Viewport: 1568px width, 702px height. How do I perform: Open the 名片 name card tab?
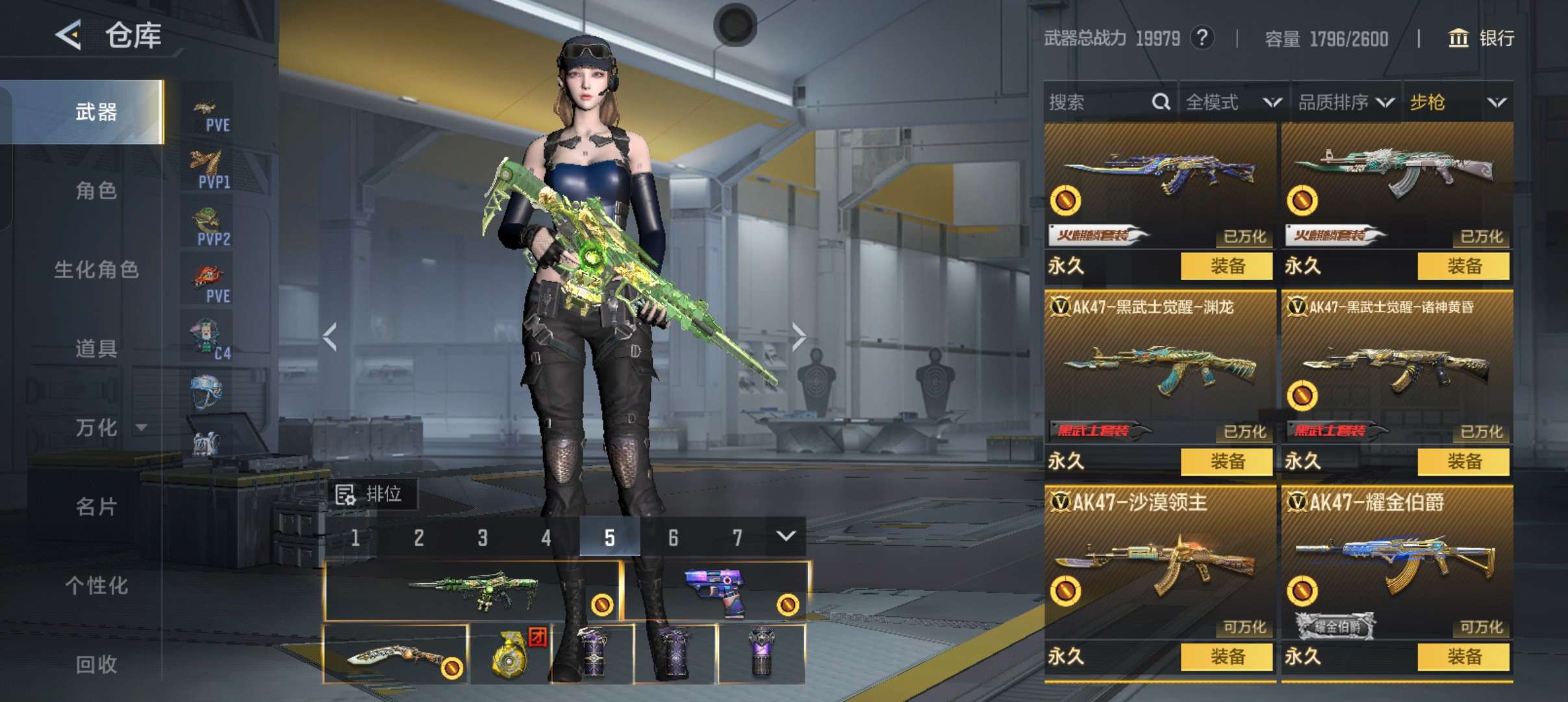coord(96,506)
